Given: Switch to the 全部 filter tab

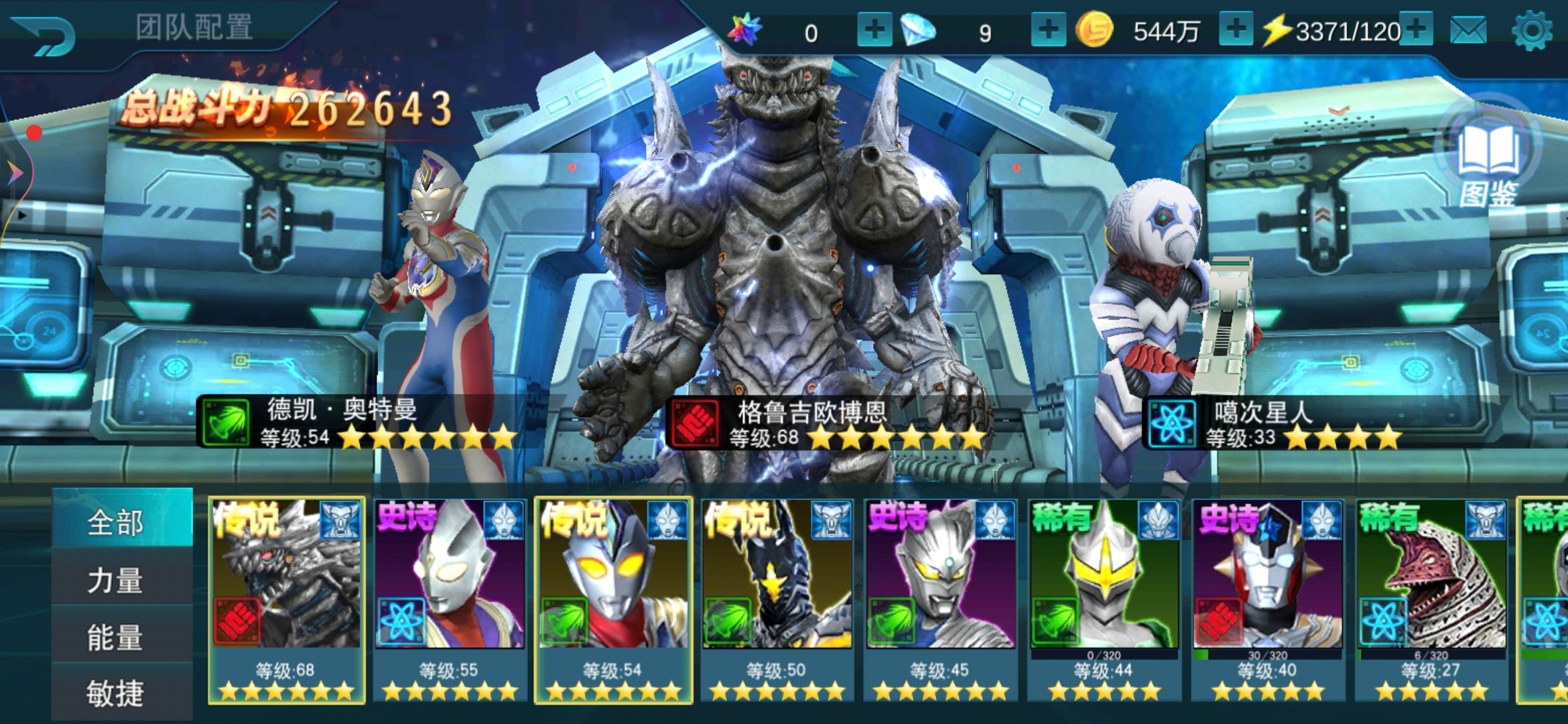Looking at the screenshot, I should point(115,522).
